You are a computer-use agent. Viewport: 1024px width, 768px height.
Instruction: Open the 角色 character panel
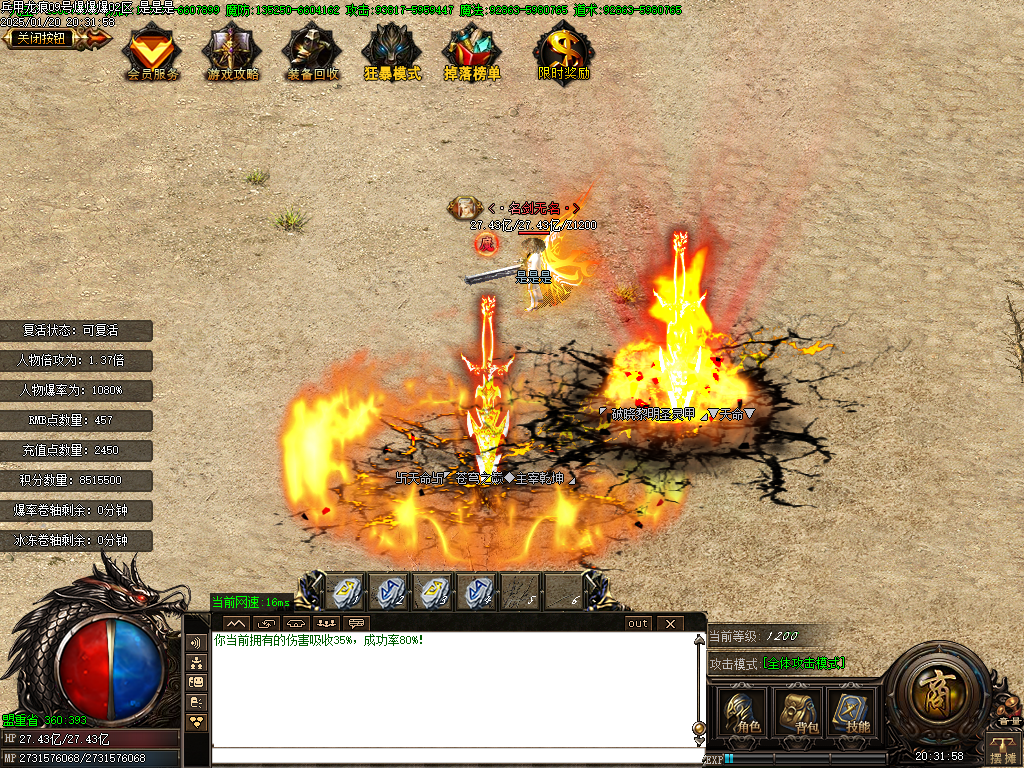741,712
